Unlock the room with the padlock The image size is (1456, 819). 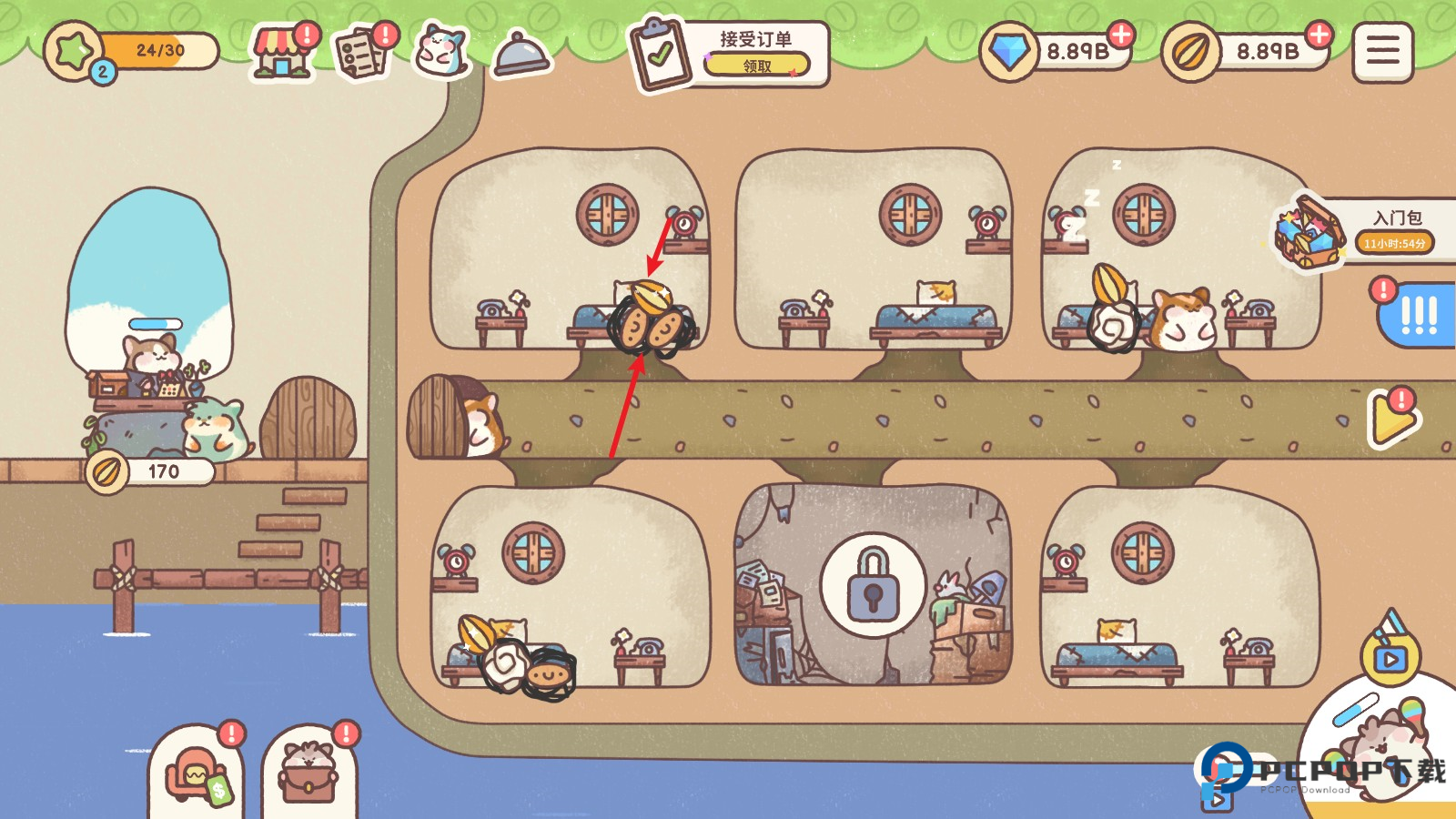[873, 585]
